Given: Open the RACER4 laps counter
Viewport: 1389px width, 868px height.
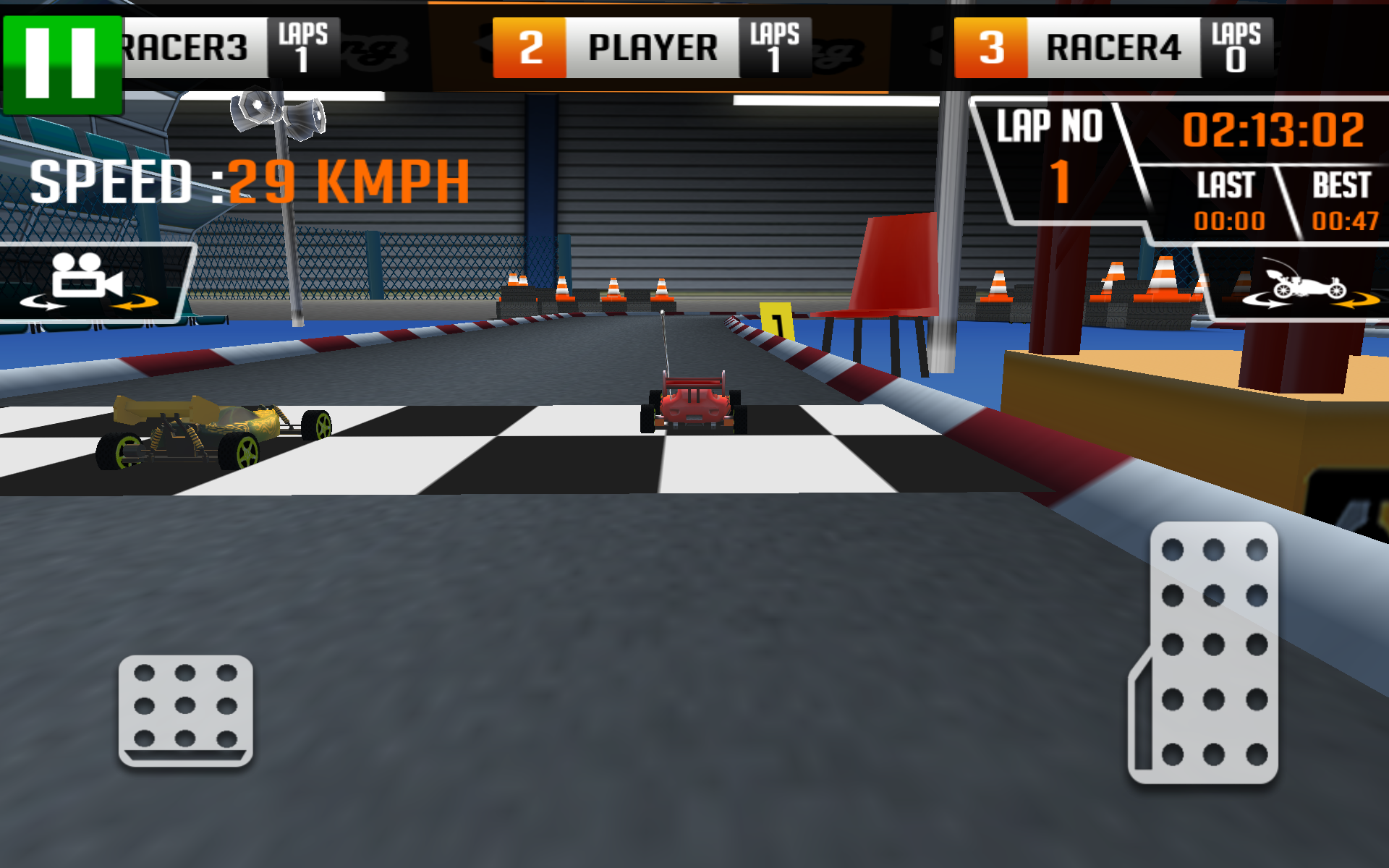Looking at the screenshot, I should pos(1237,47).
